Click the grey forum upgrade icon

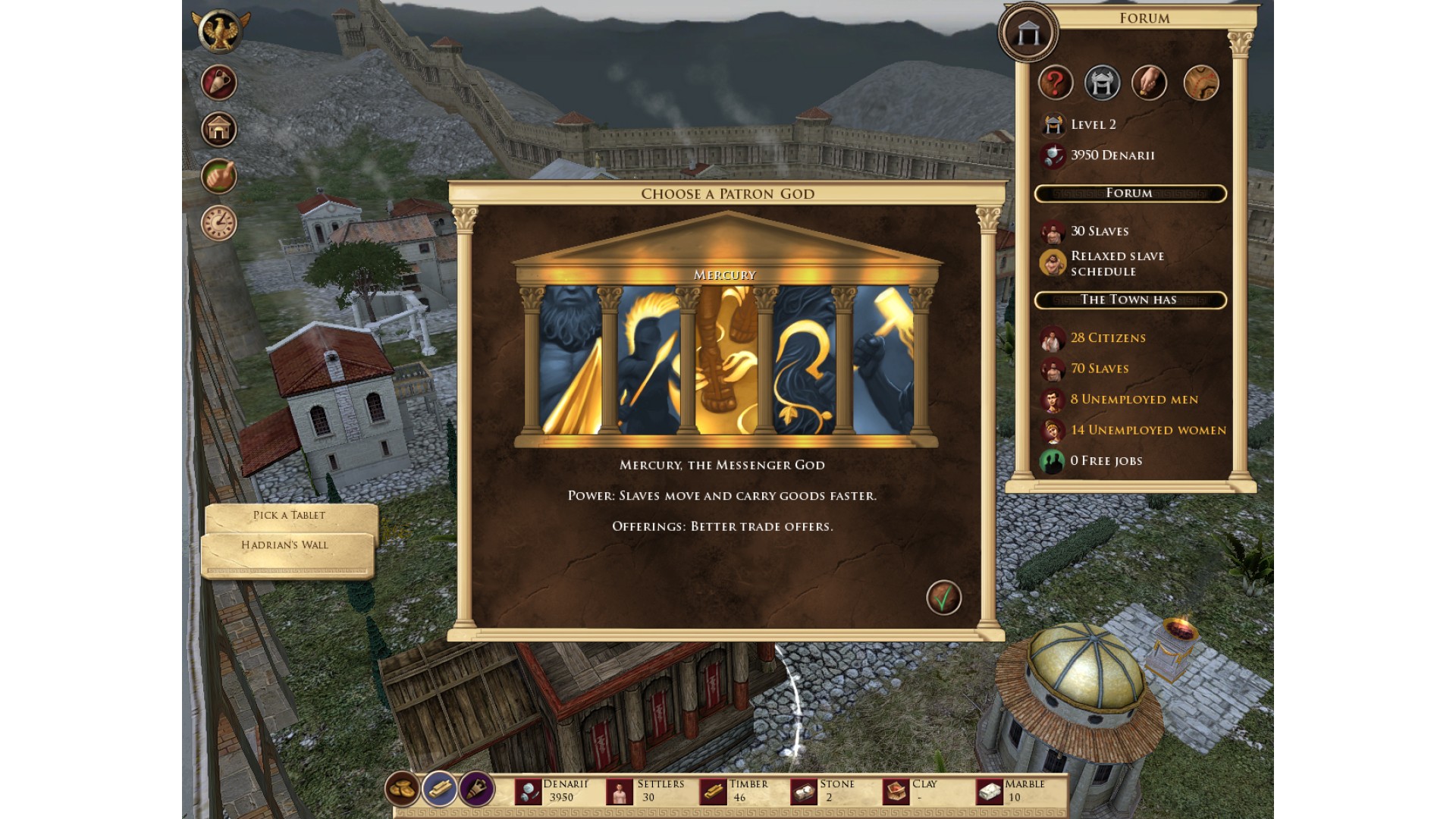tap(1102, 83)
